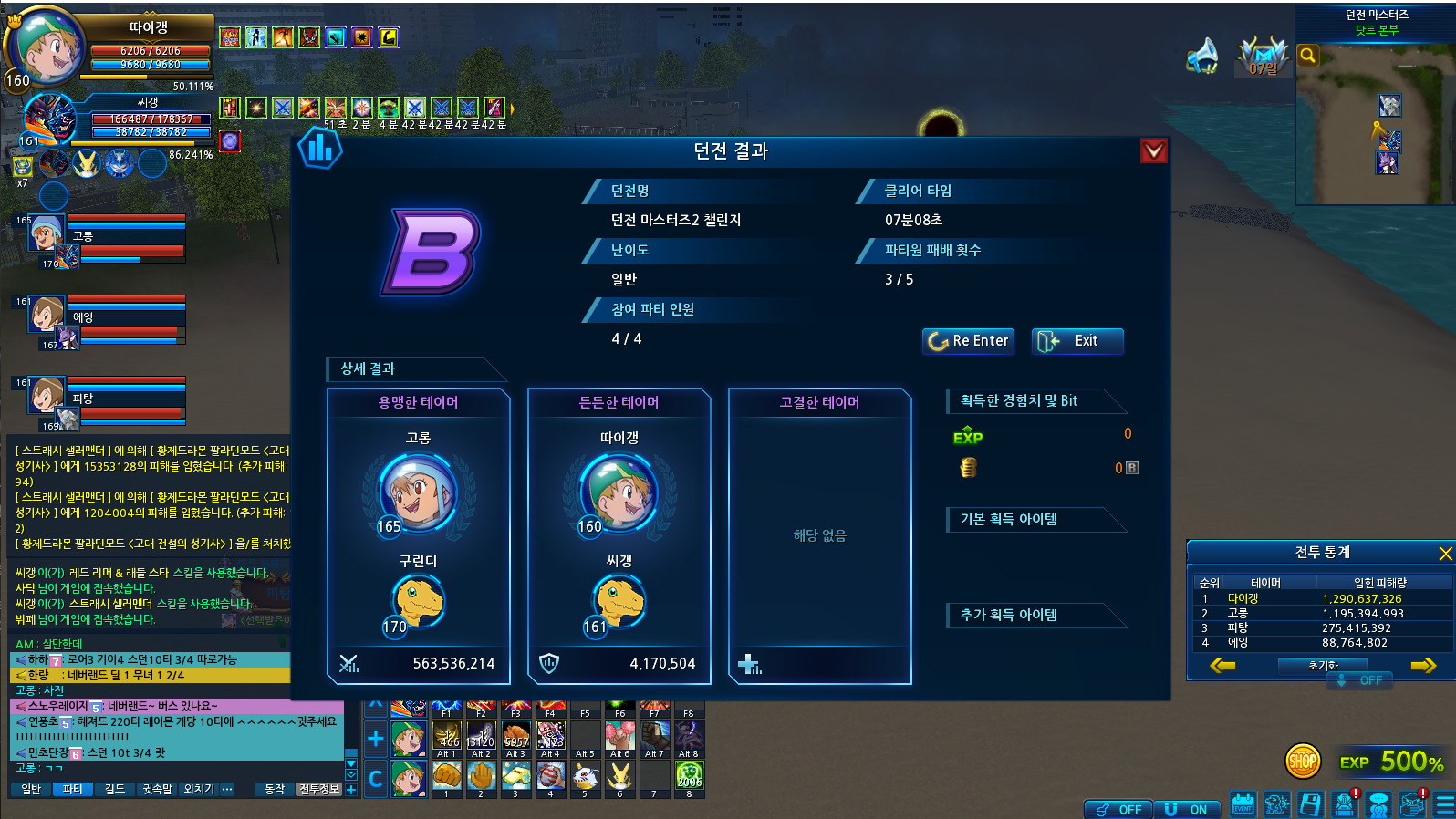
Task: Use the whistle item in slot 3
Action: (515, 776)
